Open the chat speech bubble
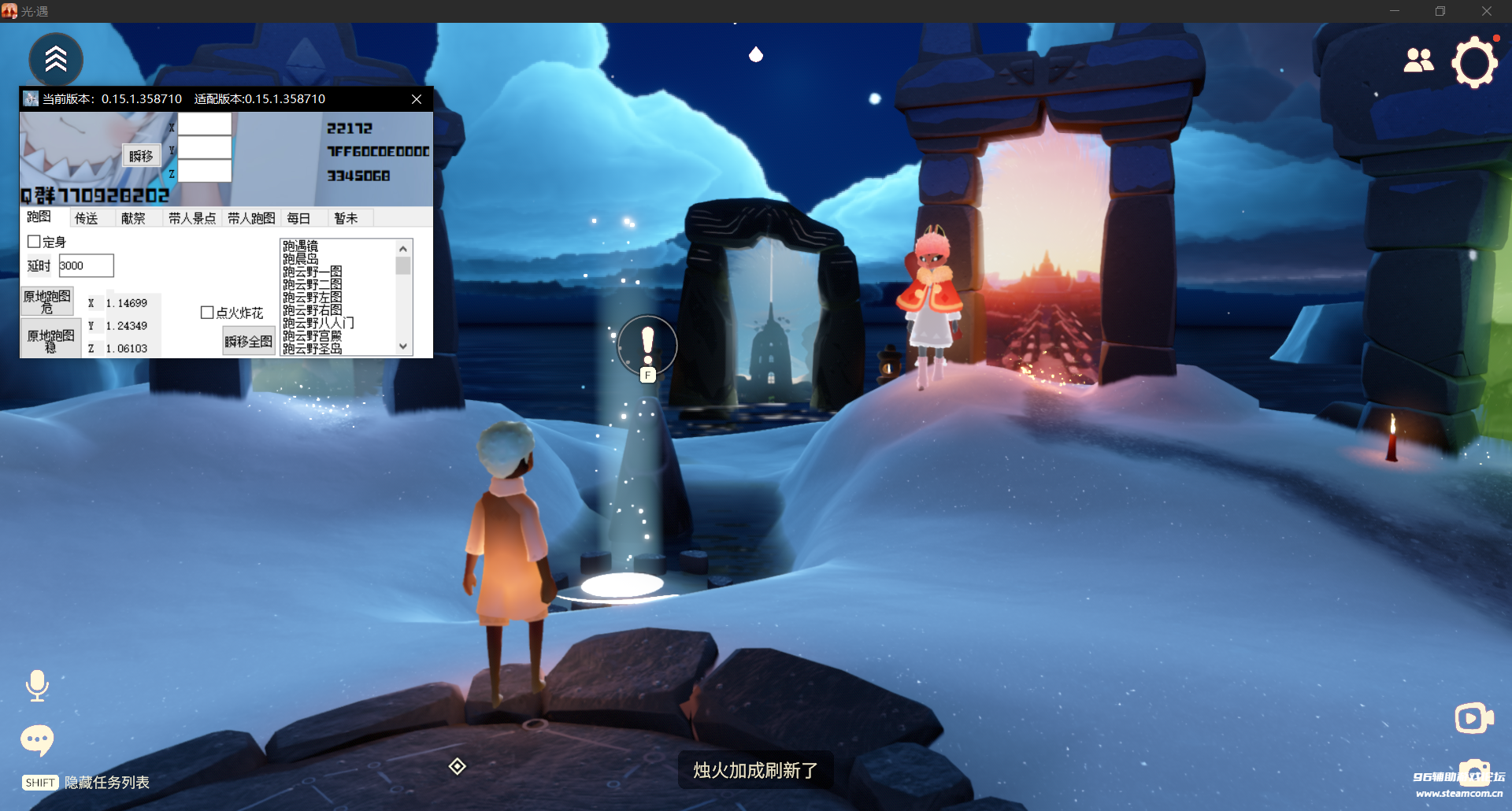This screenshot has width=1512, height=811. tap(37, 739)
